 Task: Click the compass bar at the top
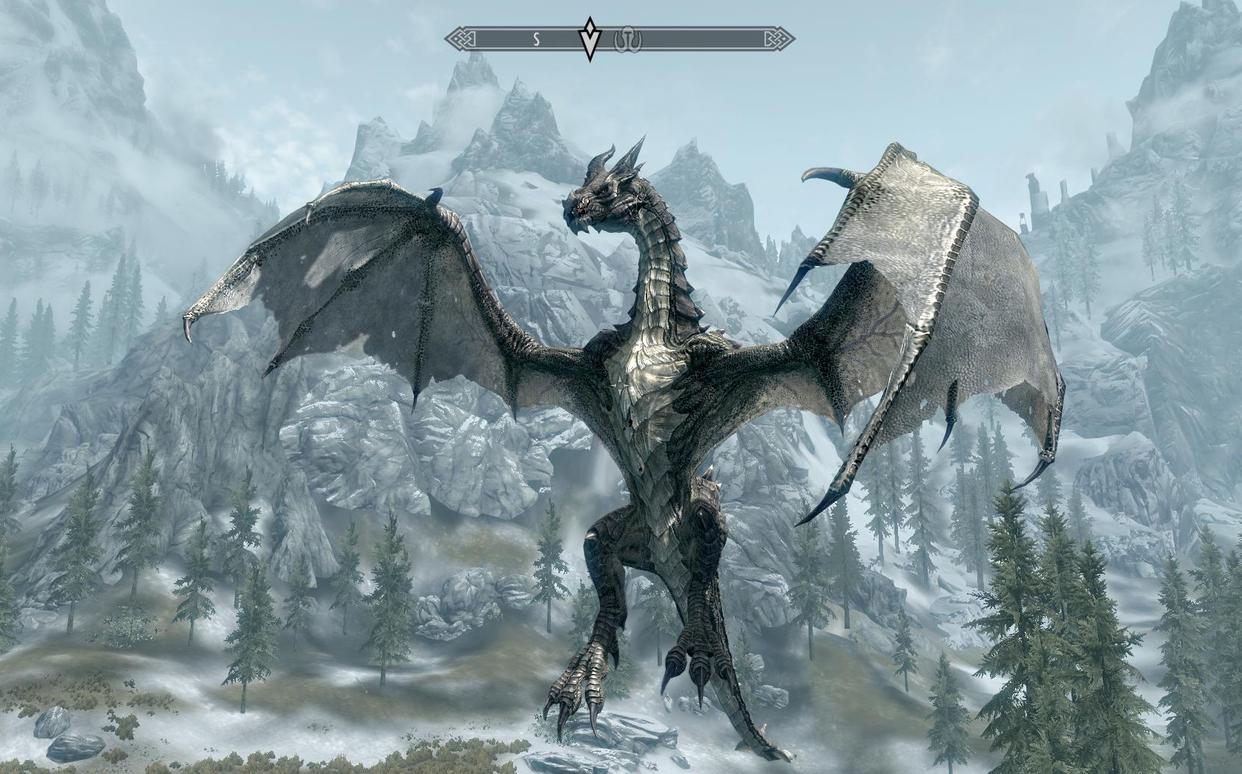point(700,39)
